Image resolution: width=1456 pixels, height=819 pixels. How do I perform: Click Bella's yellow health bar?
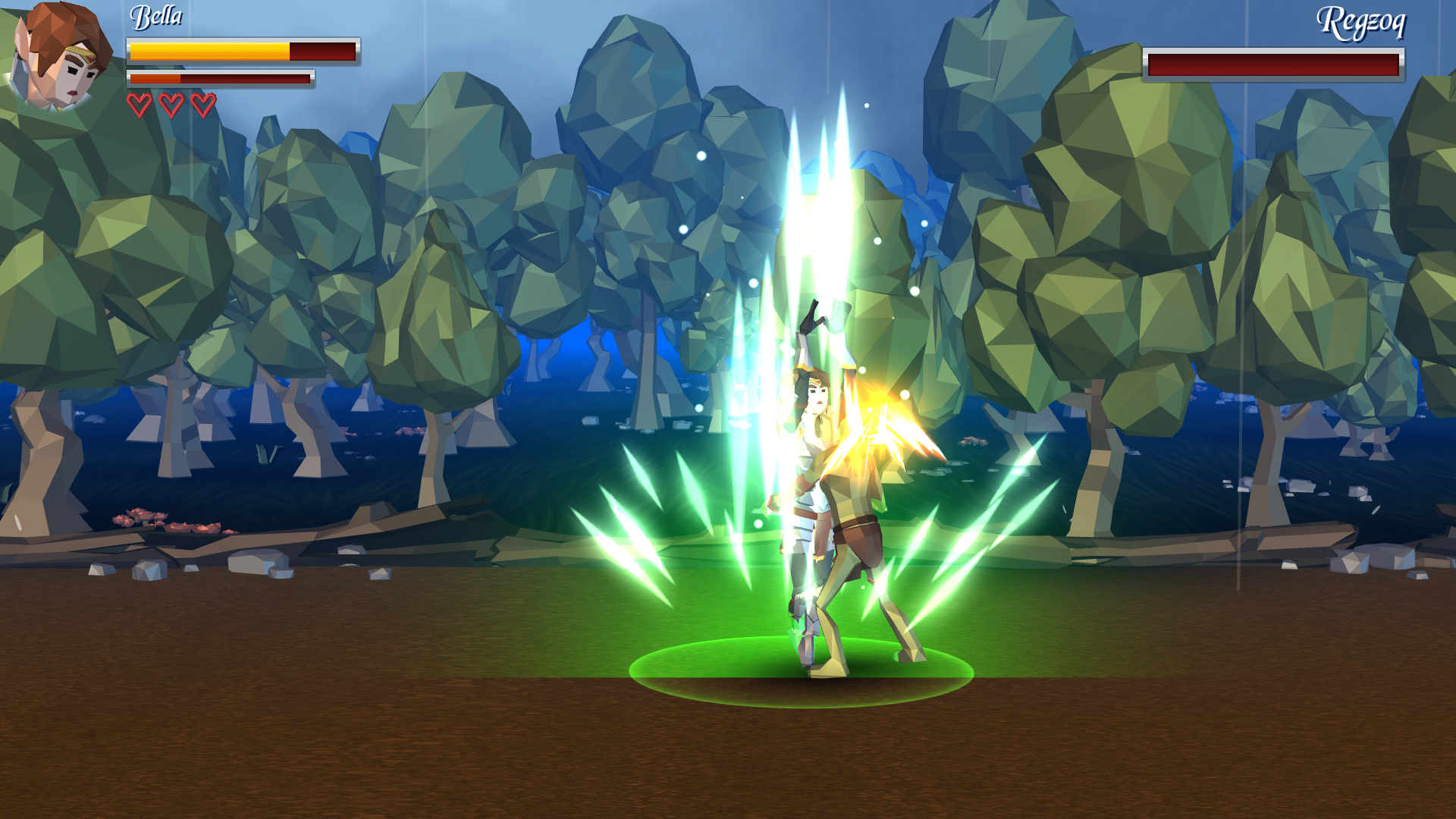pyautogui.click(x=209, y=52)
